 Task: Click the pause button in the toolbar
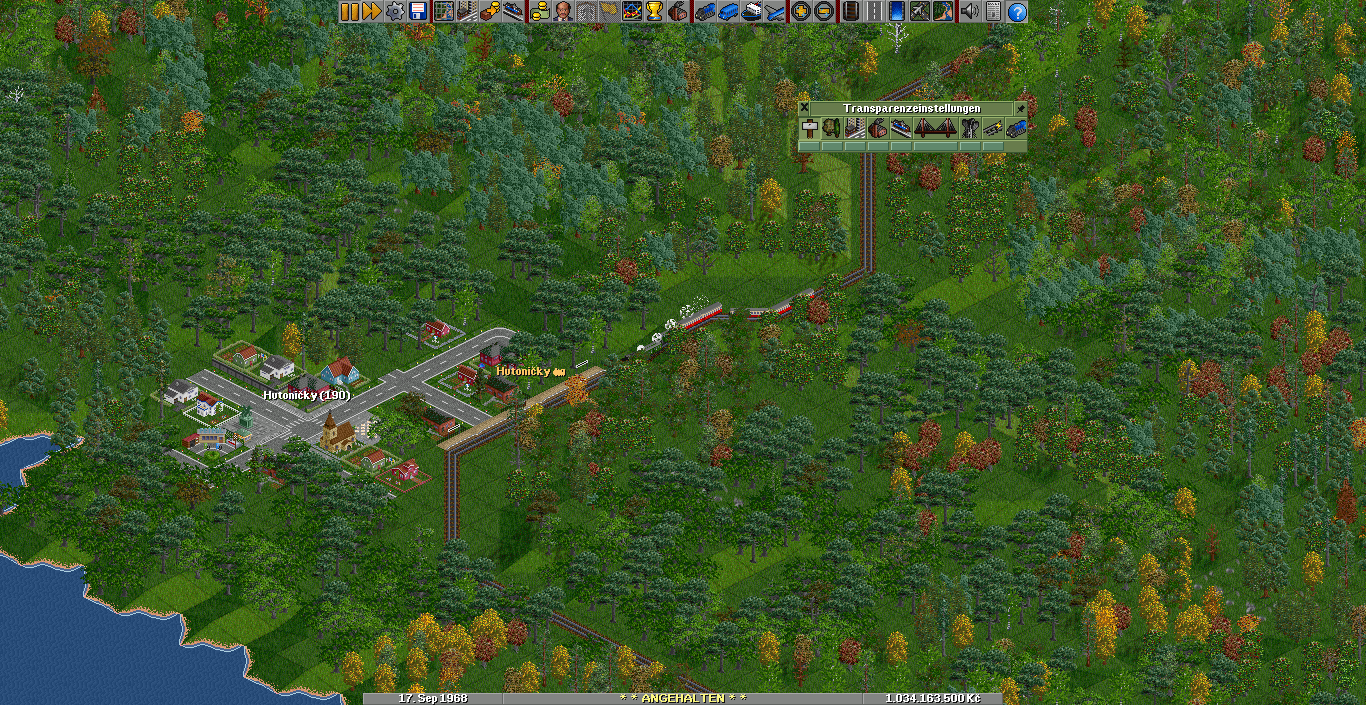pos(349,12)
